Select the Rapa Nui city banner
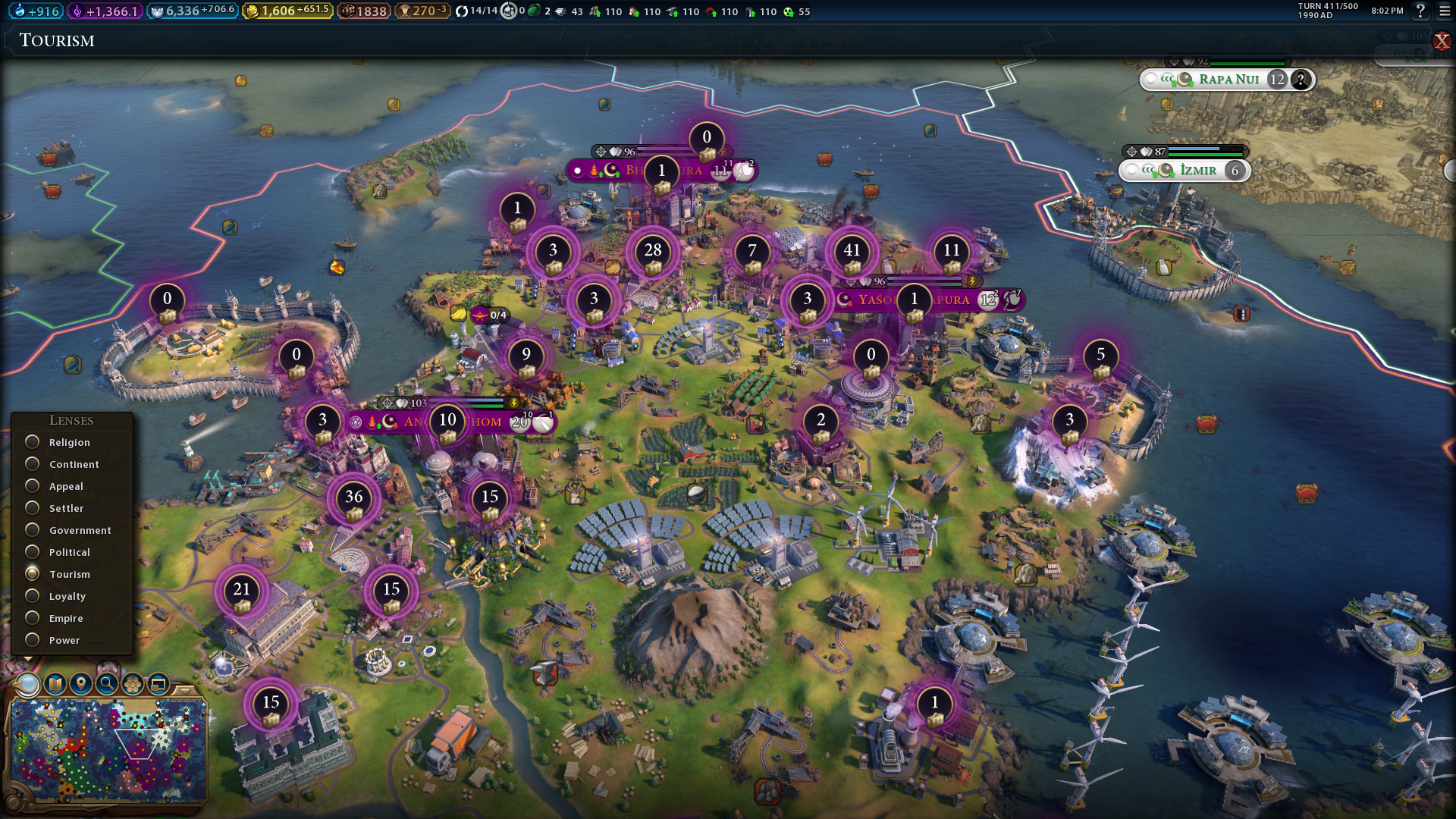 [1227, 80]
